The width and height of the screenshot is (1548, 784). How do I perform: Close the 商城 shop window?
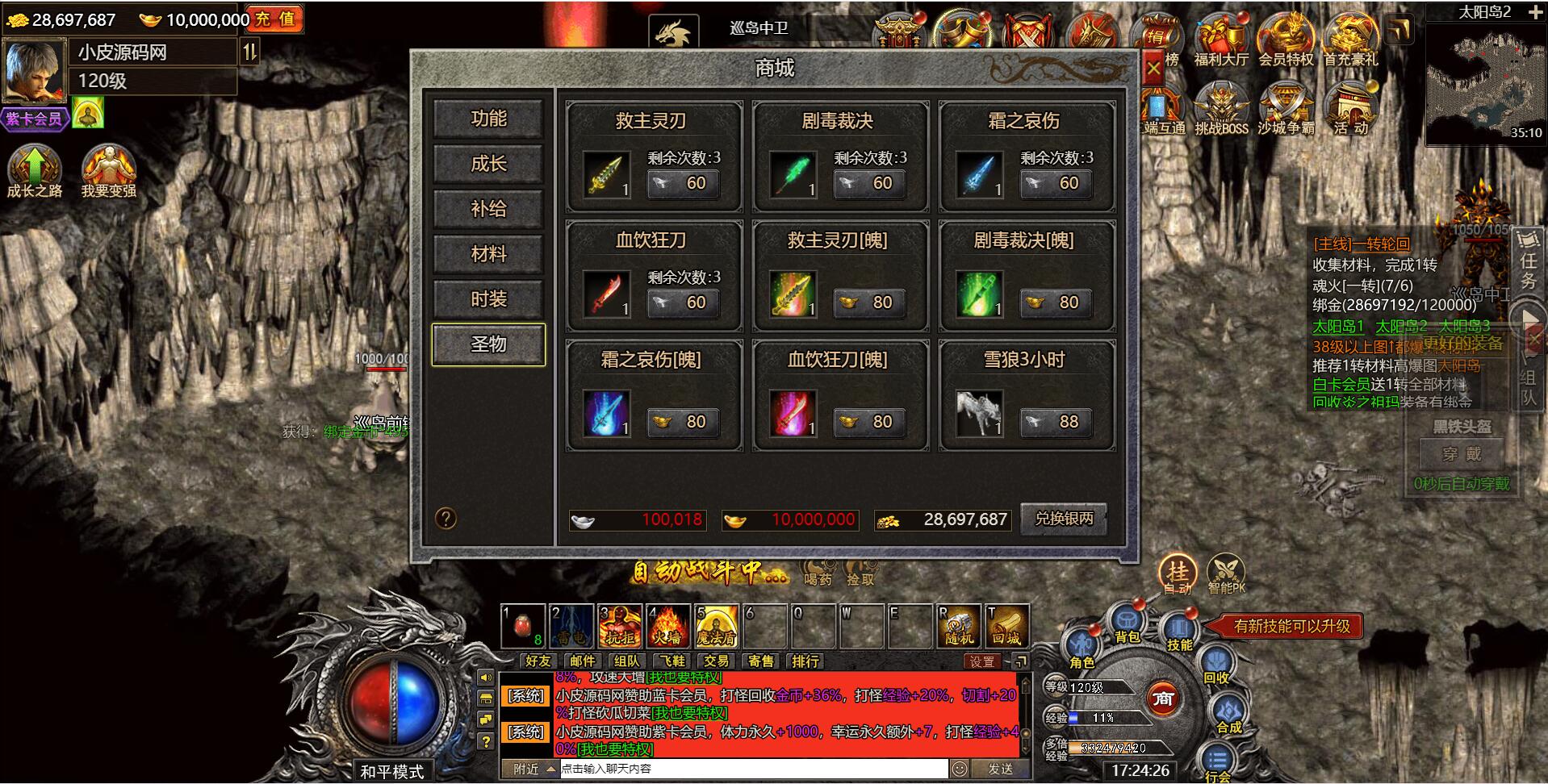tap(1153, 68)
